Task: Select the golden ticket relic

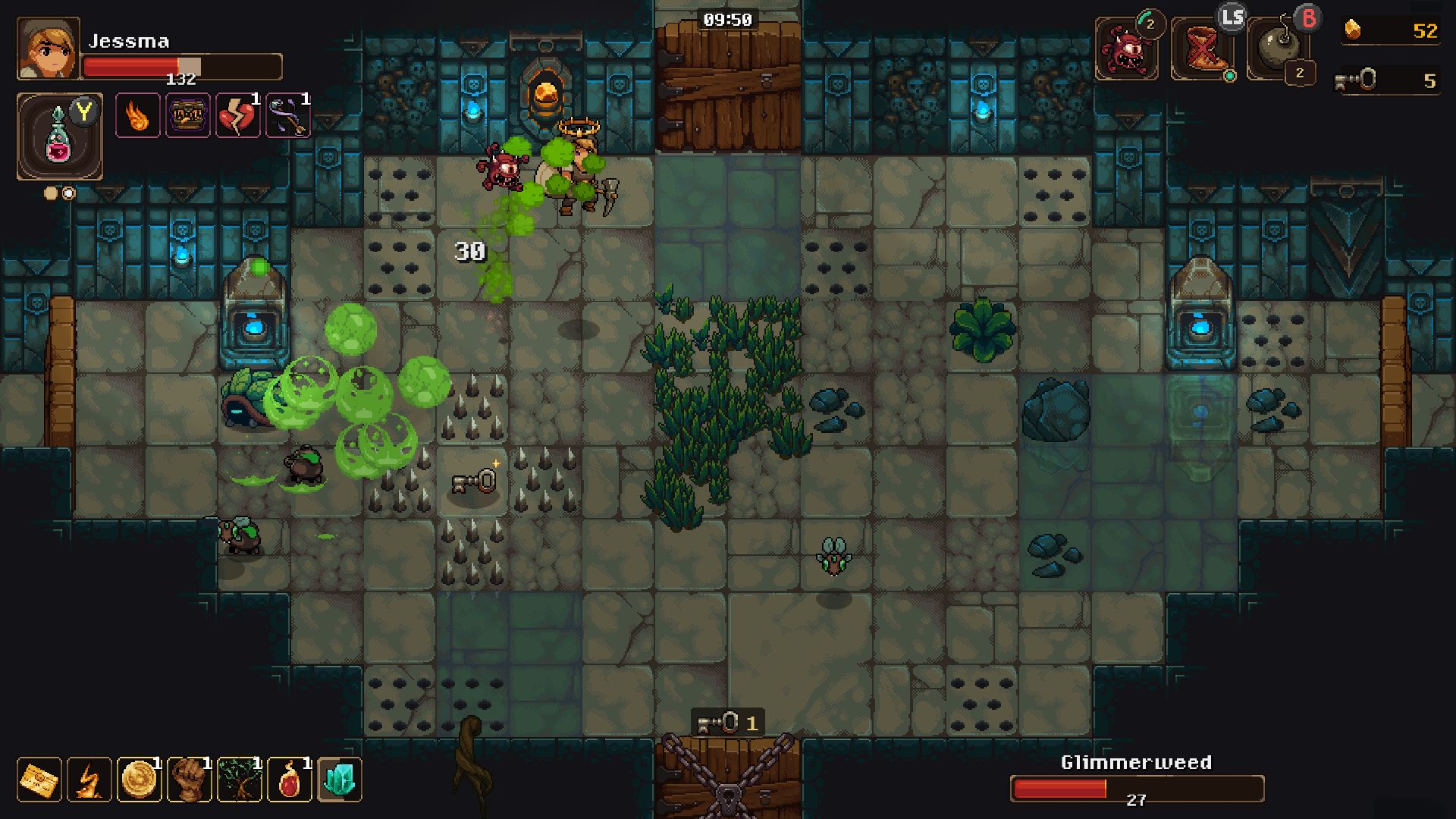Action: (x=39, y=780)
